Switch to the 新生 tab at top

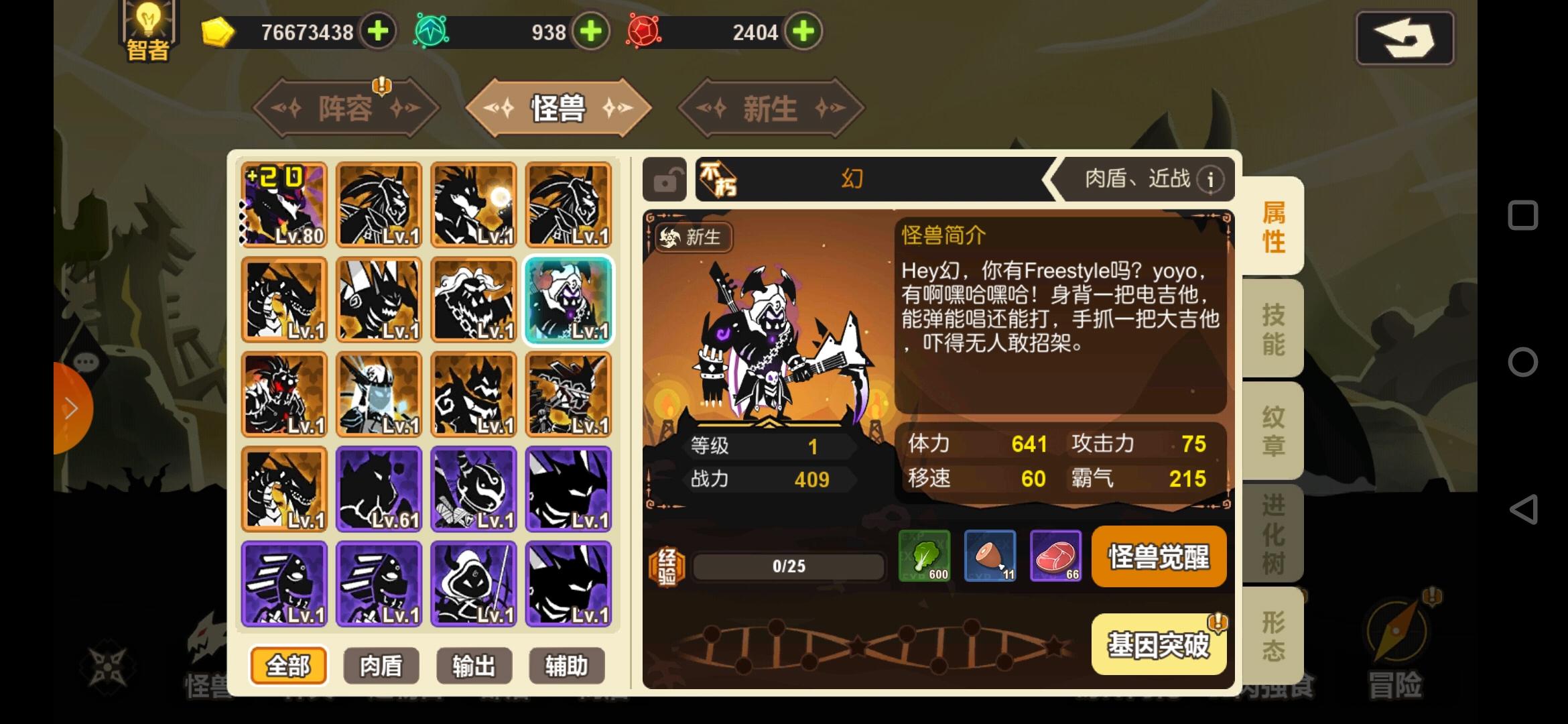tap(769, 109)
